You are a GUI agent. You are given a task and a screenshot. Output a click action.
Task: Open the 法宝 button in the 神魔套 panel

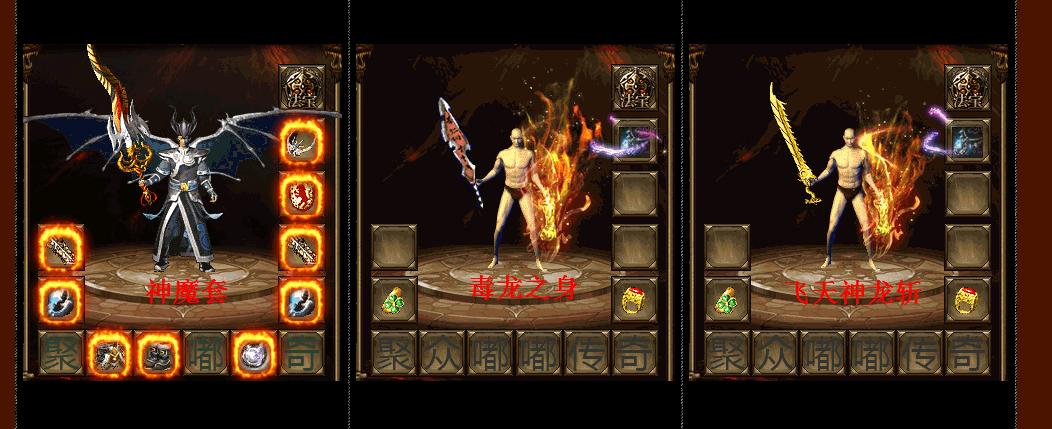pyautogui.click(x=301, y=87)
